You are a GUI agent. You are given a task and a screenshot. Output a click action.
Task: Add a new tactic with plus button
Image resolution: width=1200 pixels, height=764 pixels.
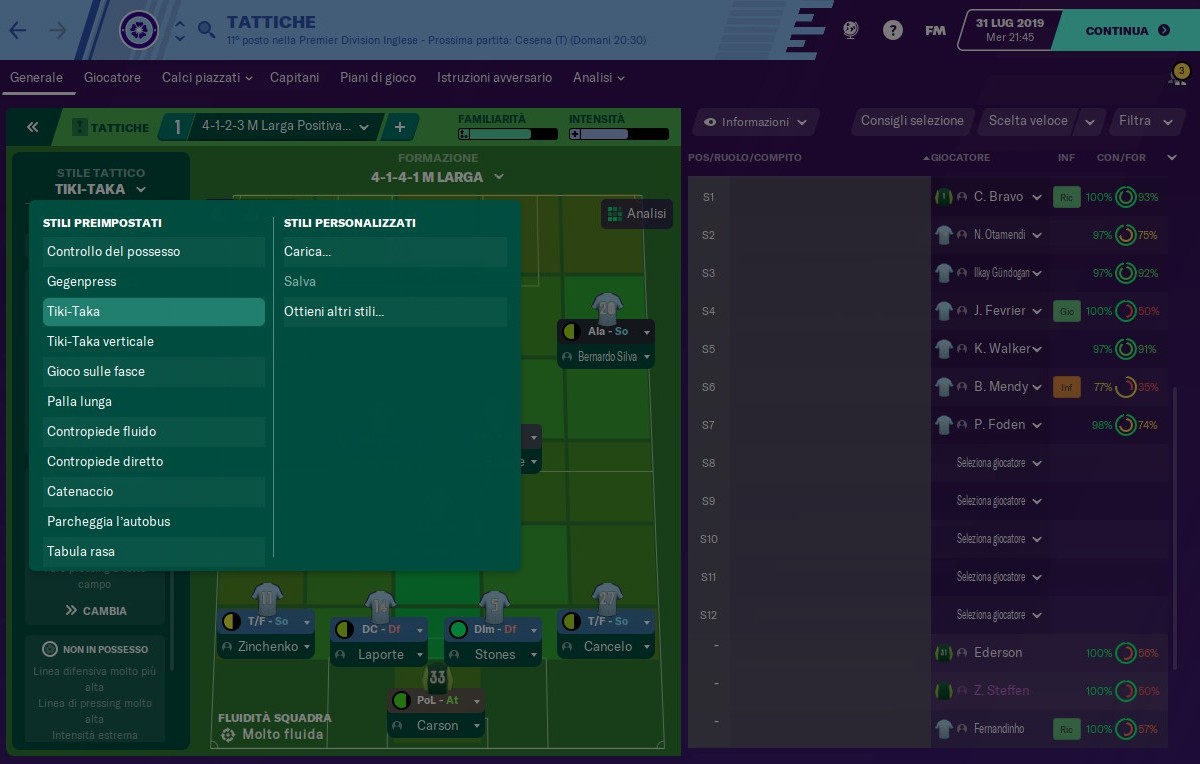(399, 127)
